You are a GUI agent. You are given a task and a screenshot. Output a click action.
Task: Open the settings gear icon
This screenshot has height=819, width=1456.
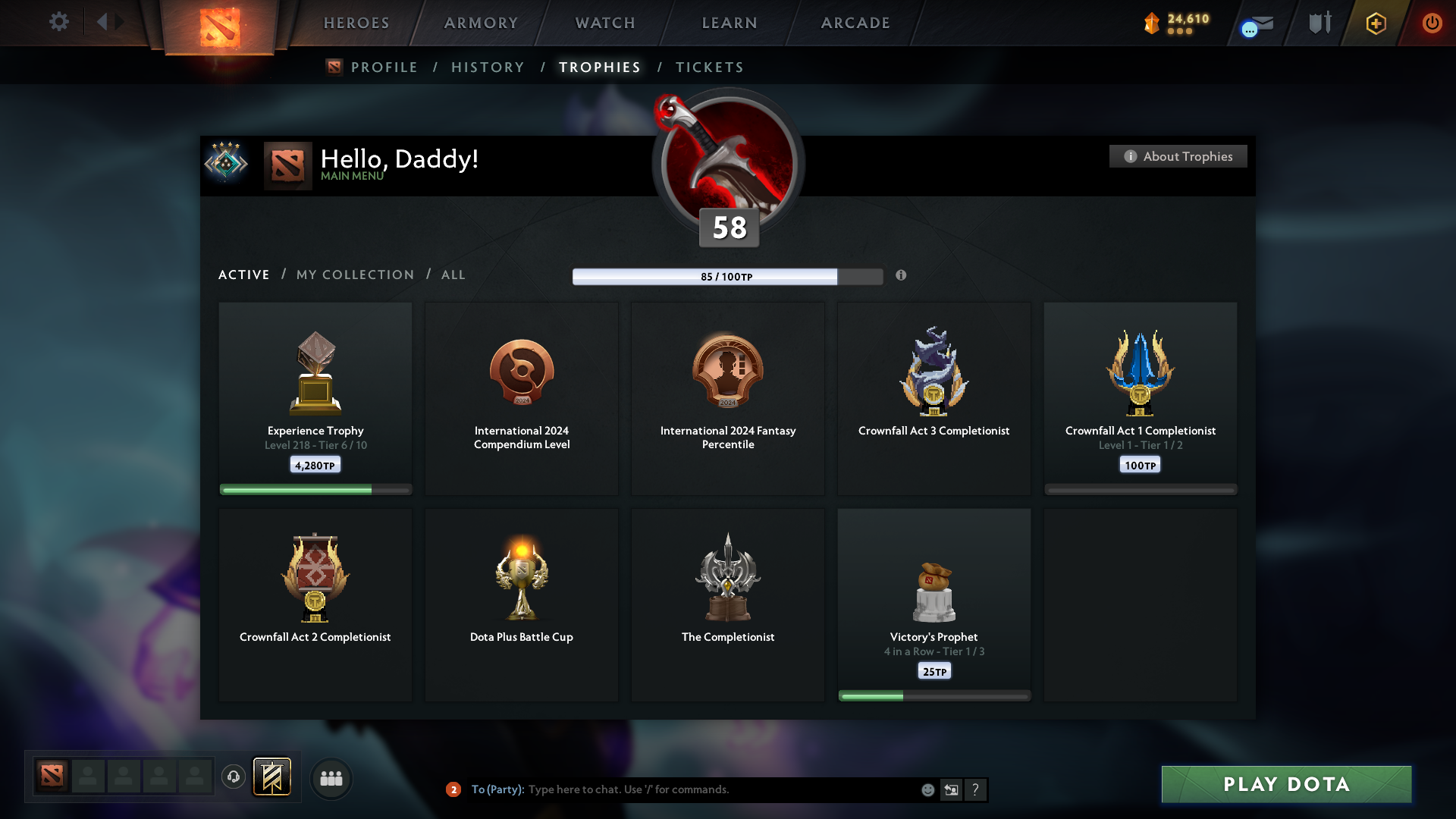coord(59,22)
